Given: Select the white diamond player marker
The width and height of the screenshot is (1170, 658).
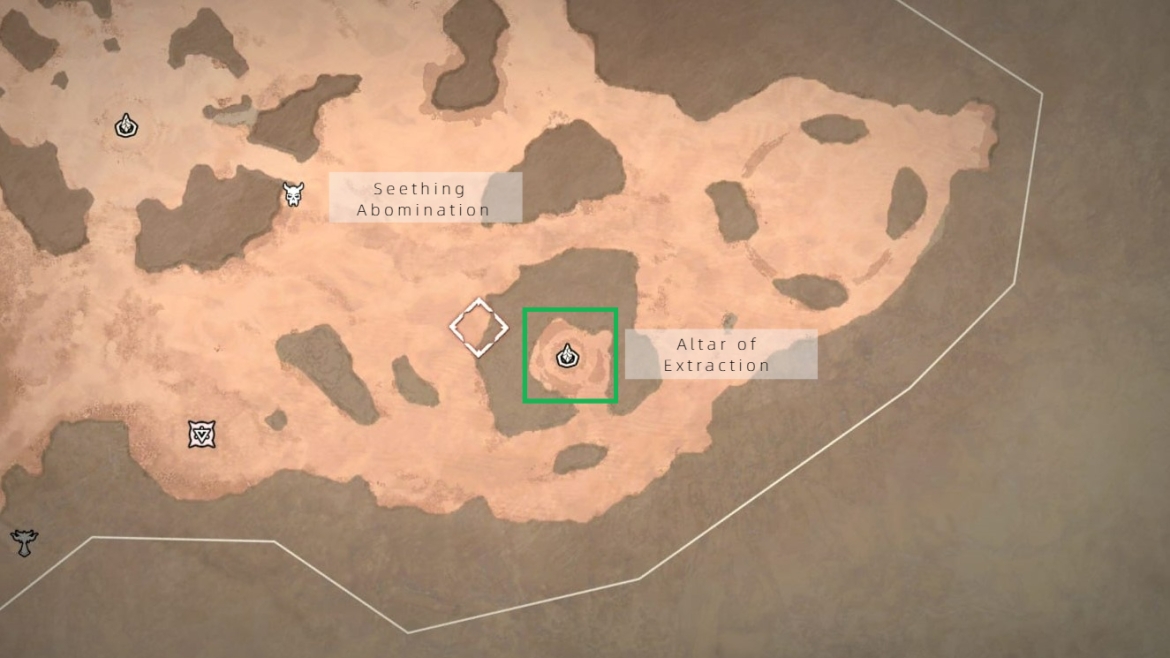Looking at the screenshot, I should 479,327.
